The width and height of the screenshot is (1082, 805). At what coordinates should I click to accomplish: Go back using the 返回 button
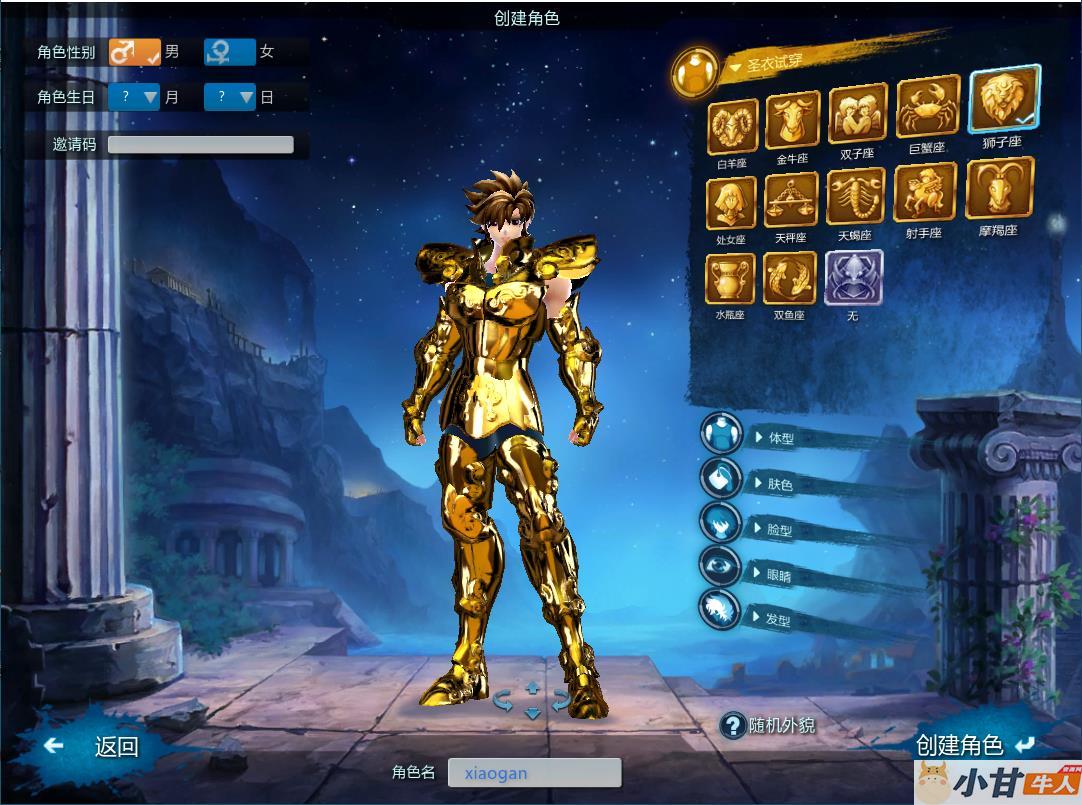point(95,746)
